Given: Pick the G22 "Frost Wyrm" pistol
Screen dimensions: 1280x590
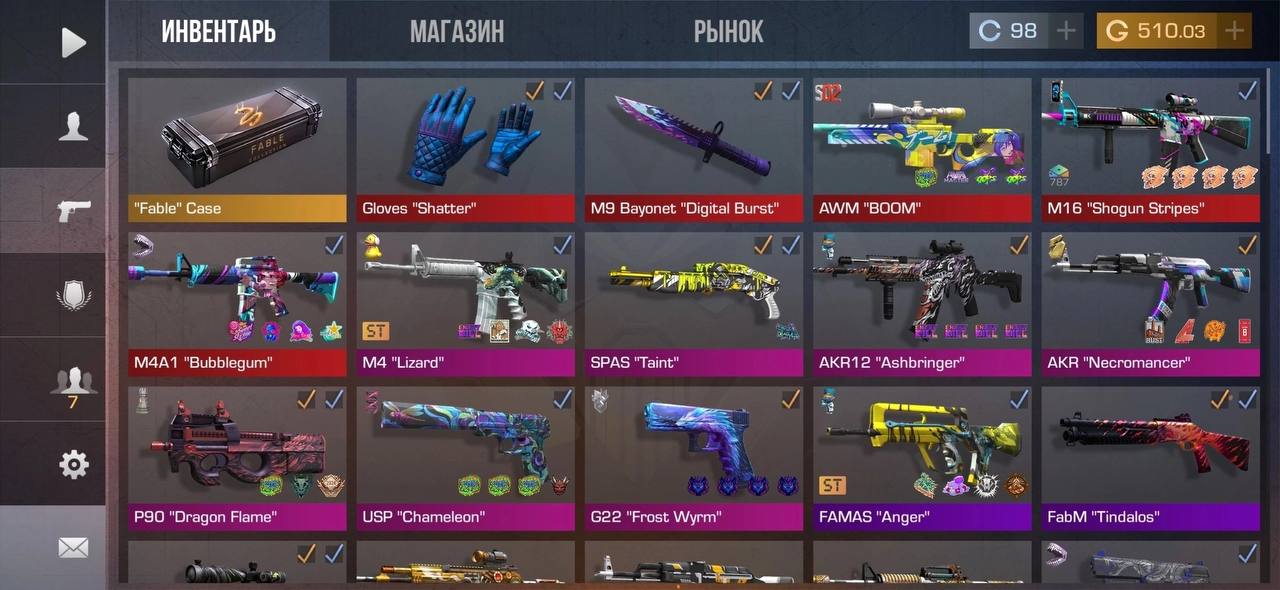Looking at the screenshot, I should tap(693, 458).
